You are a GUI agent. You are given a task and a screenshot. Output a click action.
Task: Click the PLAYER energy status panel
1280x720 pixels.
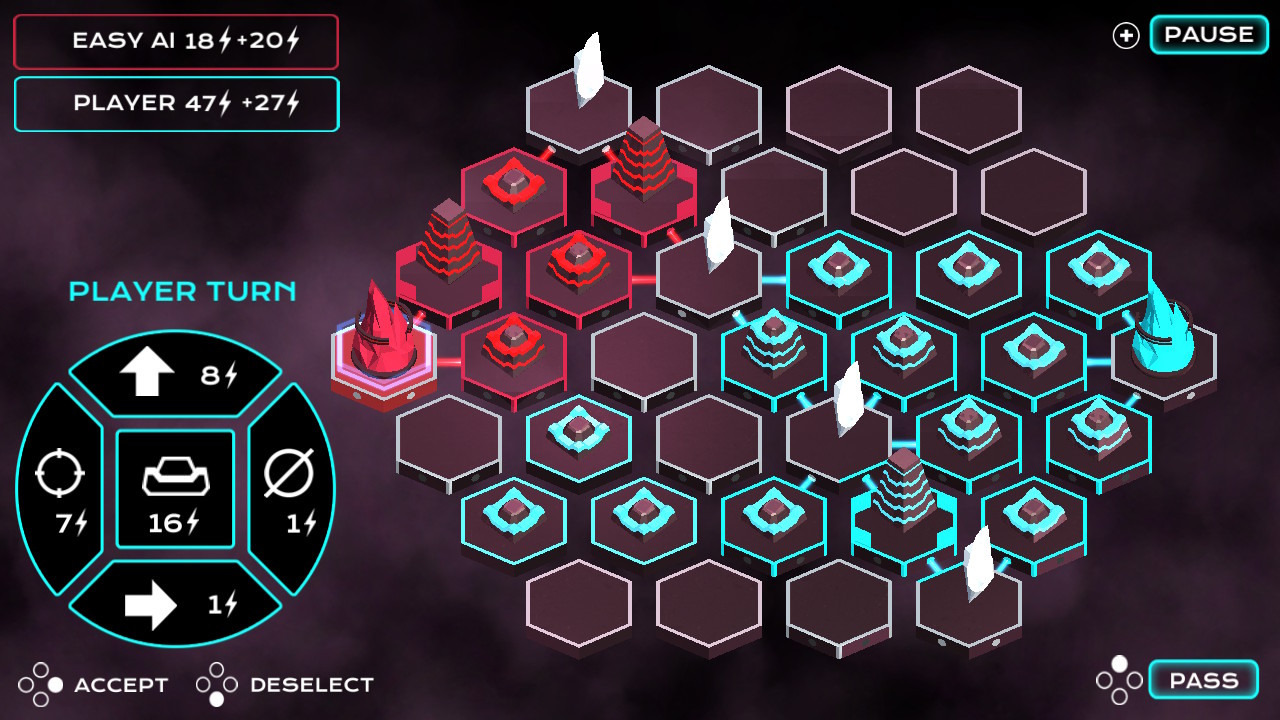(x=176, y=104)
